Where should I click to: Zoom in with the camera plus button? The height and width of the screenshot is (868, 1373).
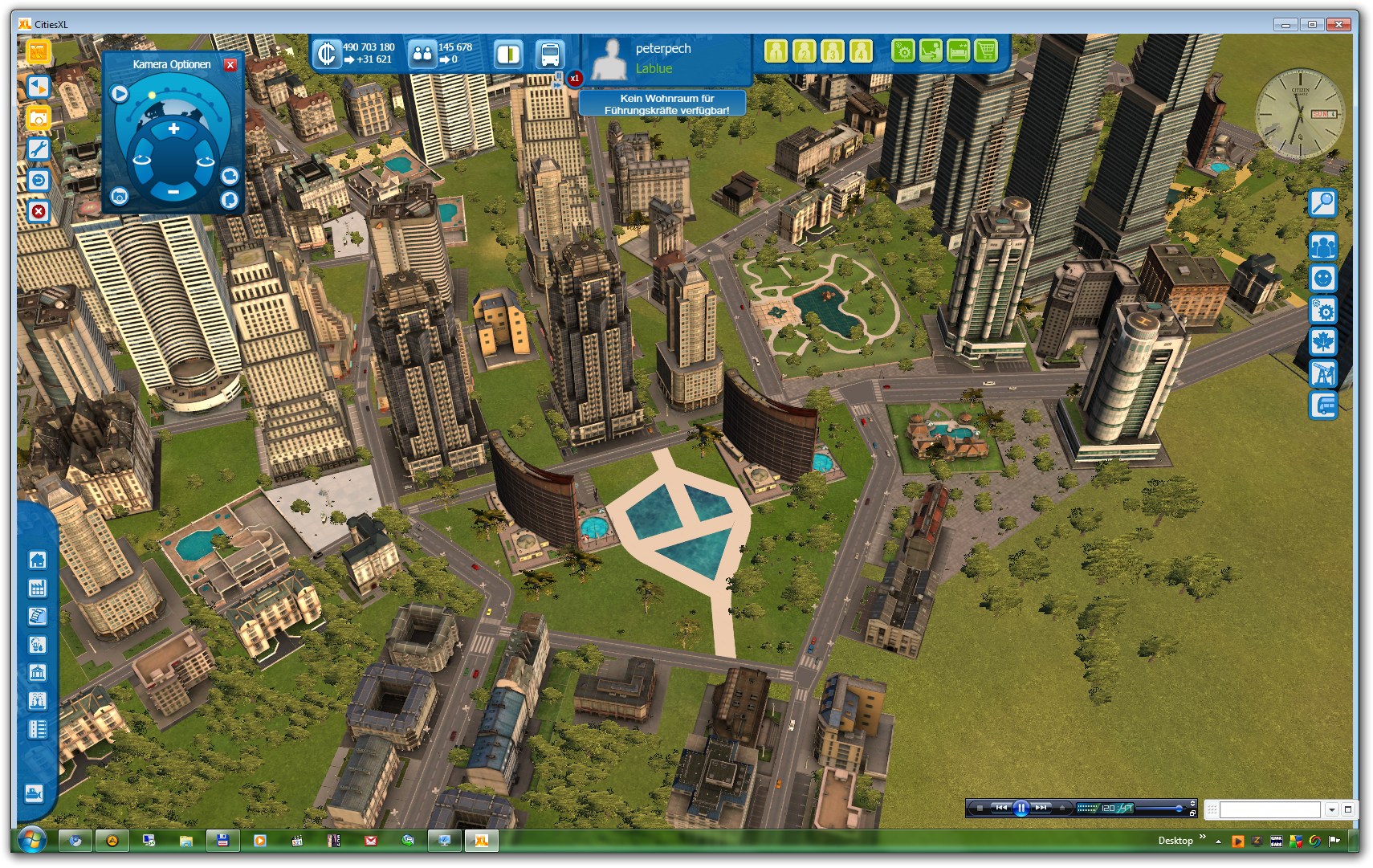[x=173, y=128]
